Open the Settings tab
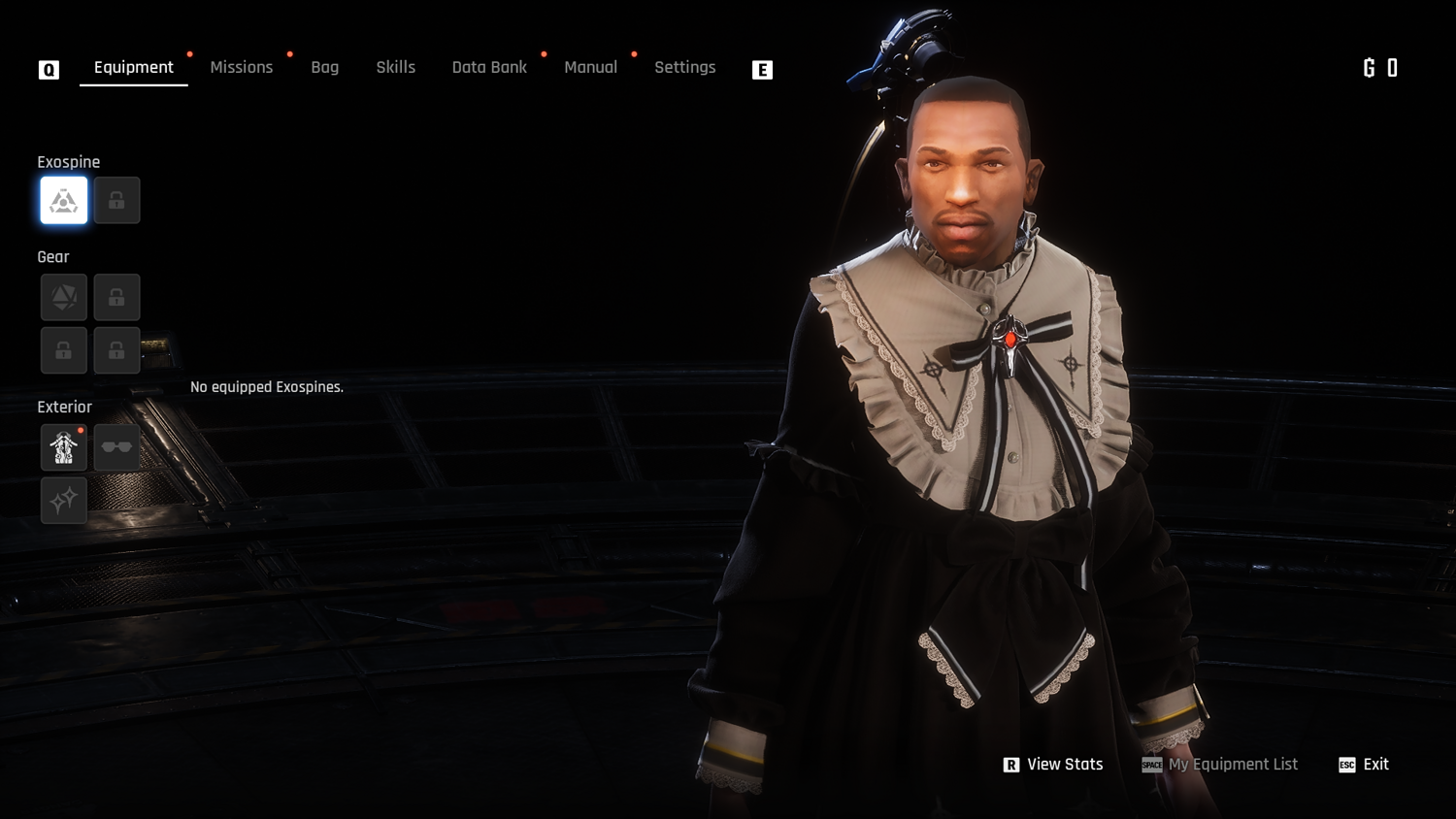Screen dimensions: 1456x819 tap(685, 67)
